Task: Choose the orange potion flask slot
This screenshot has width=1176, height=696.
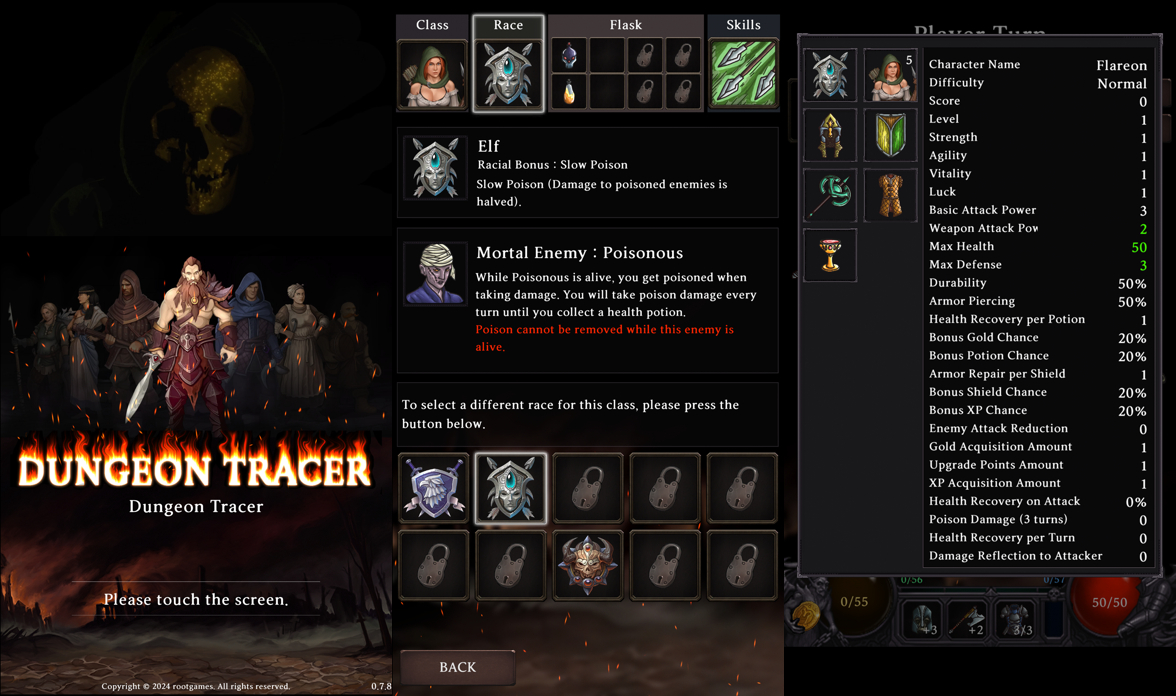Action: click(x=569, y=92)
